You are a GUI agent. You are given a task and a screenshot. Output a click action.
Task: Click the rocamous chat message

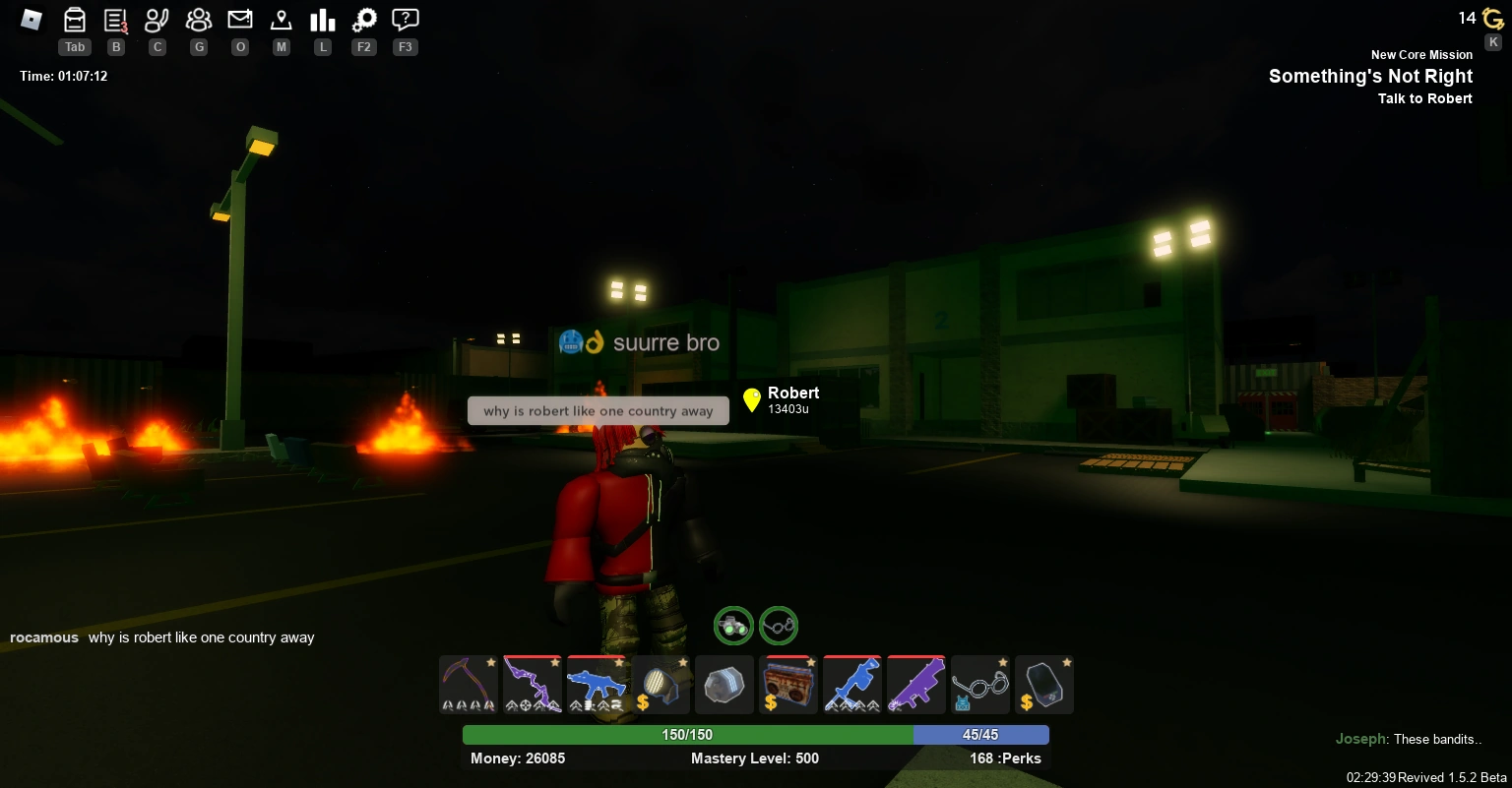162,637
